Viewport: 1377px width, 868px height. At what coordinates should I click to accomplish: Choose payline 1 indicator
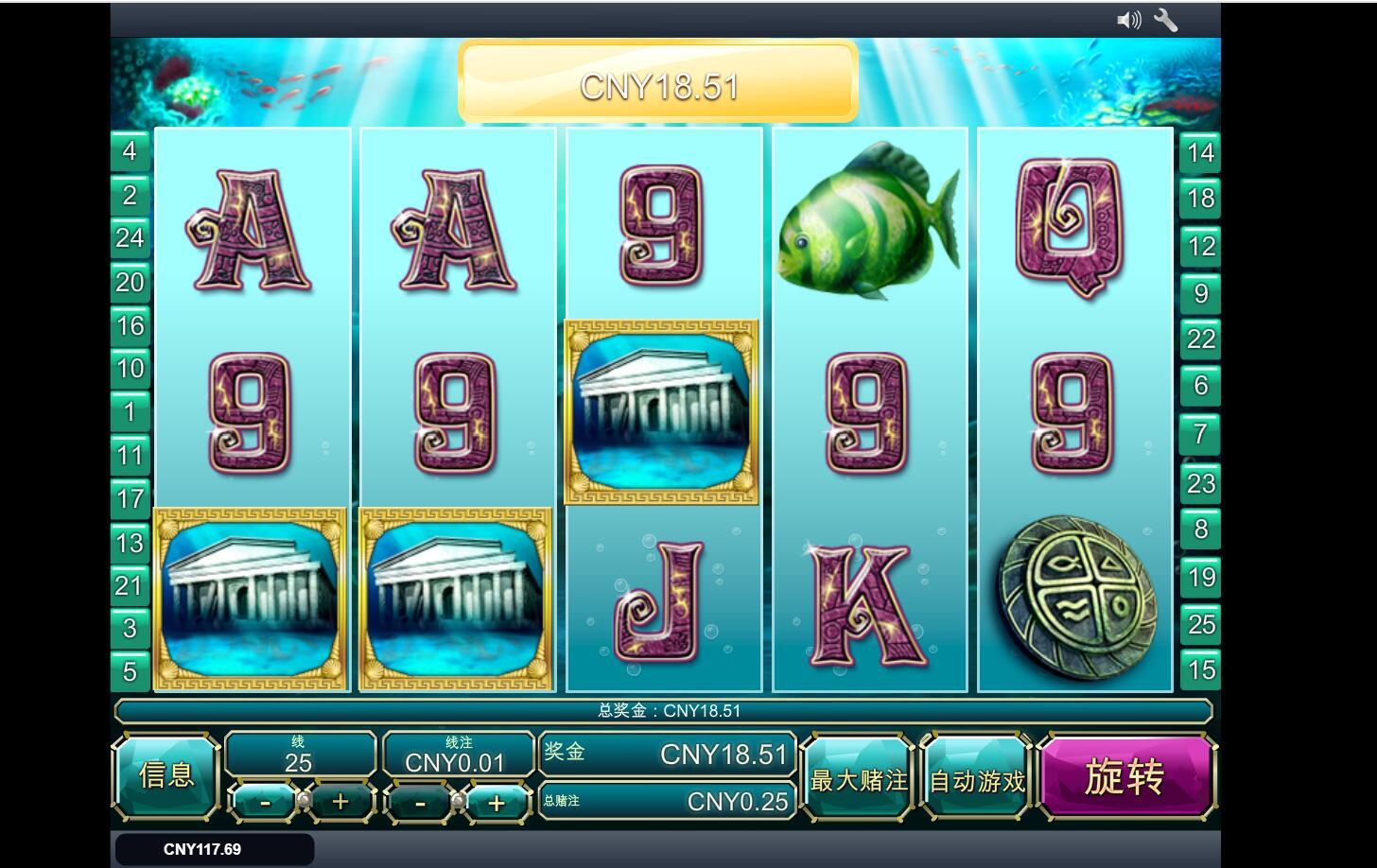point(130,412)
